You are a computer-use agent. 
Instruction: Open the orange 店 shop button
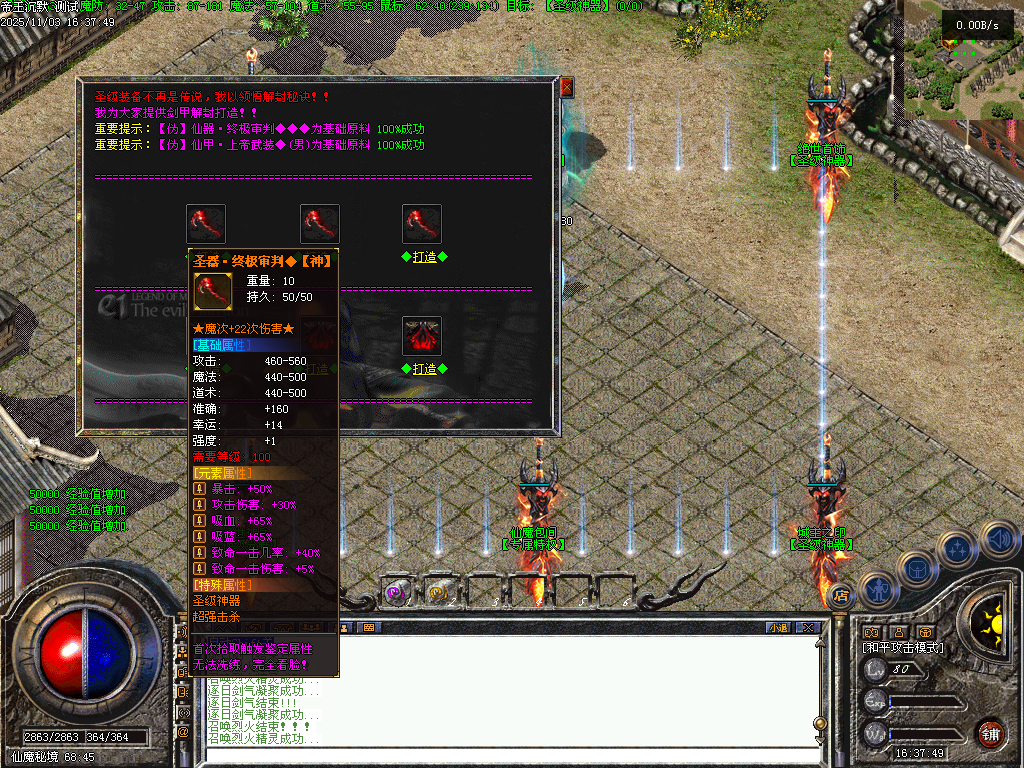[x=841, y=595]
